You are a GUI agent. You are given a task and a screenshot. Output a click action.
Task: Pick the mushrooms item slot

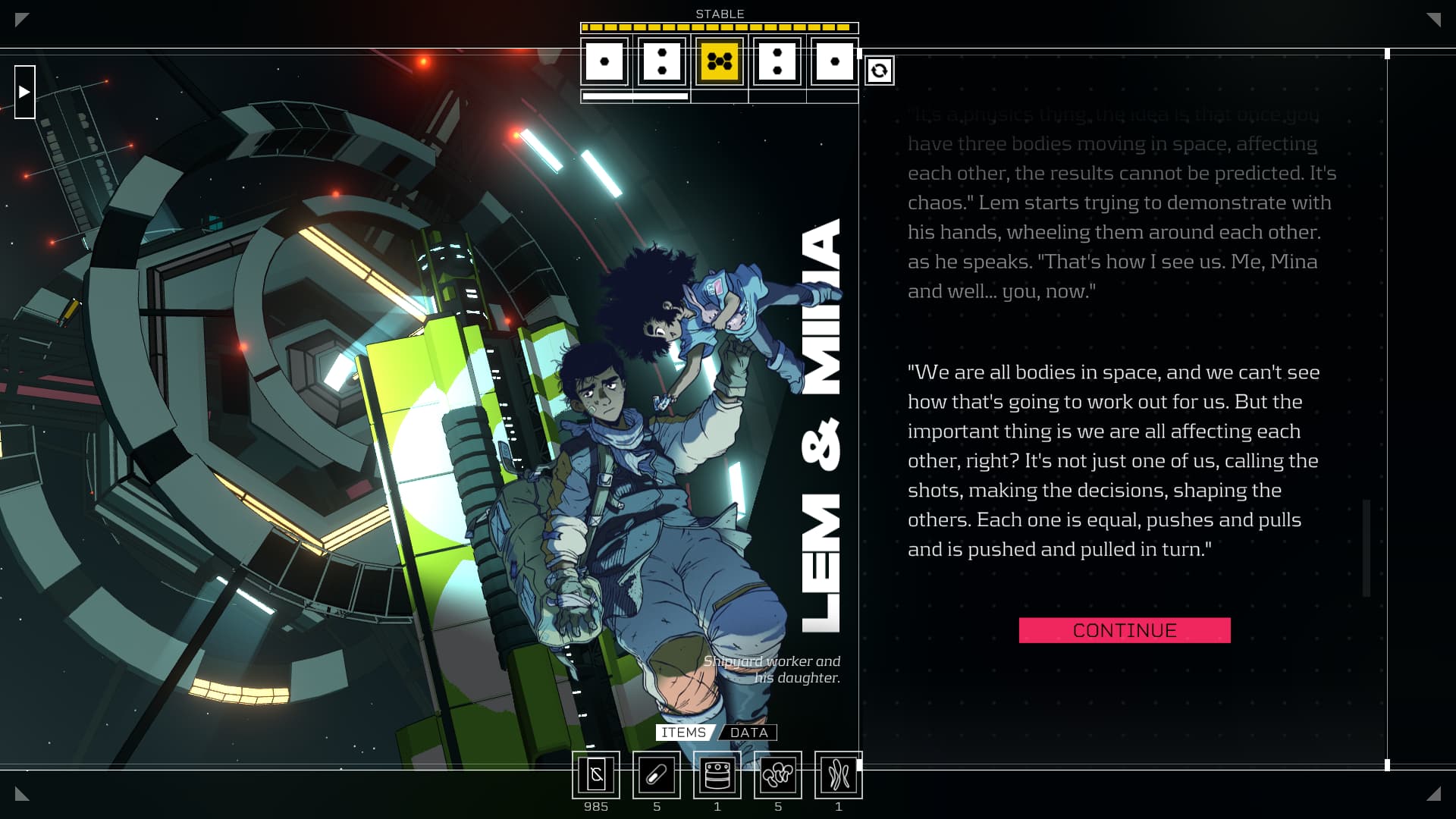778,775
